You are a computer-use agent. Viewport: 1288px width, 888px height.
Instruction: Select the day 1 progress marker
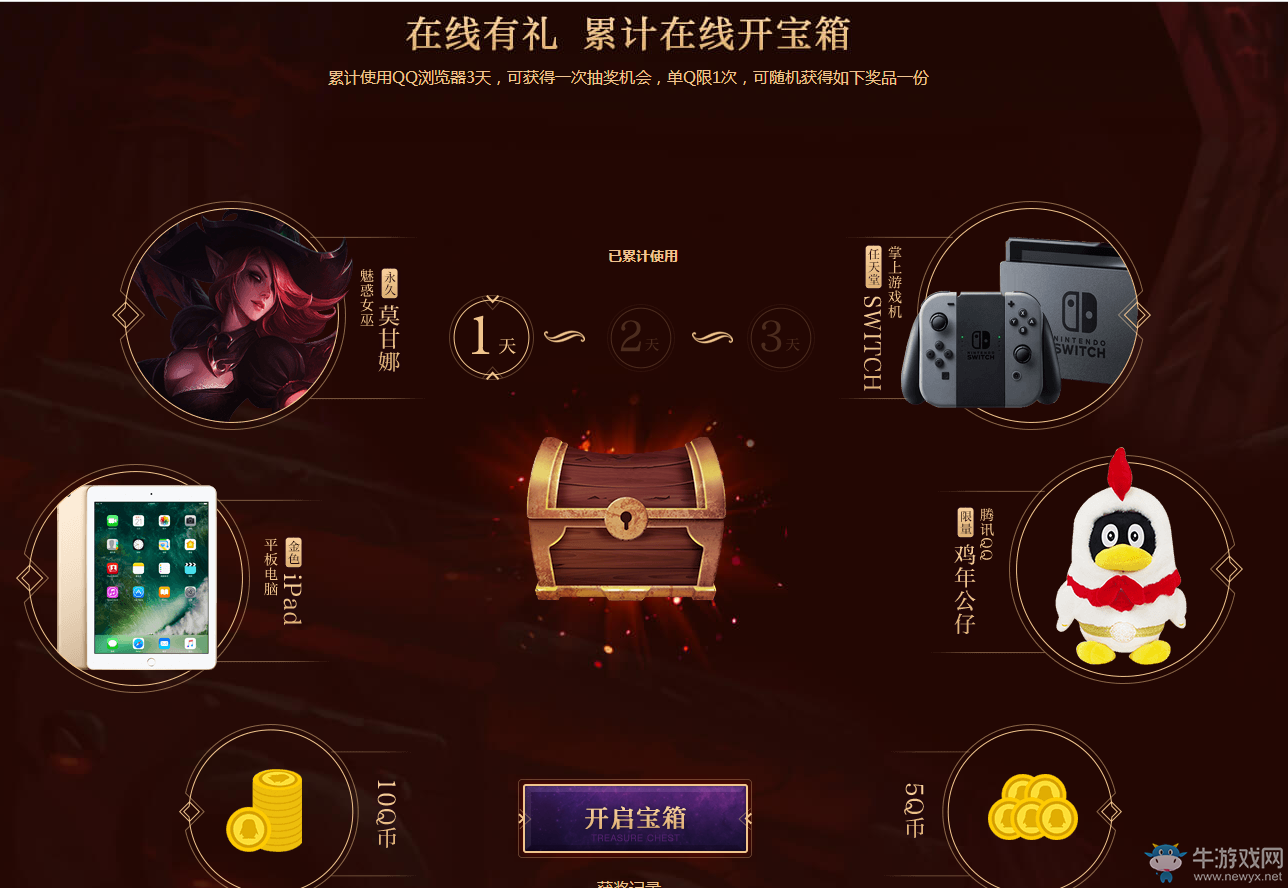(x=491, y=338)
